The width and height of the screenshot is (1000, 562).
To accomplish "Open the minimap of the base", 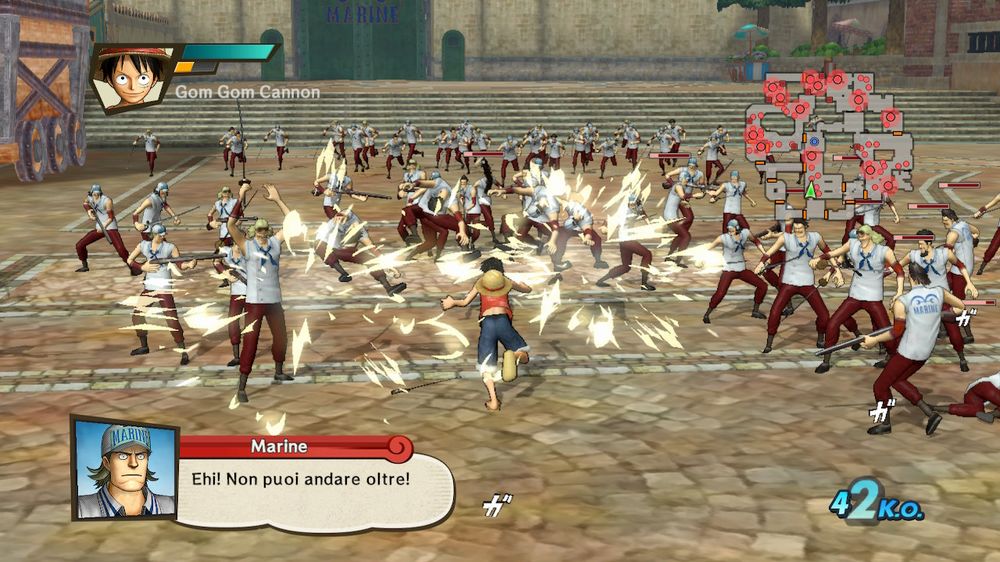I will click(826, 142).
